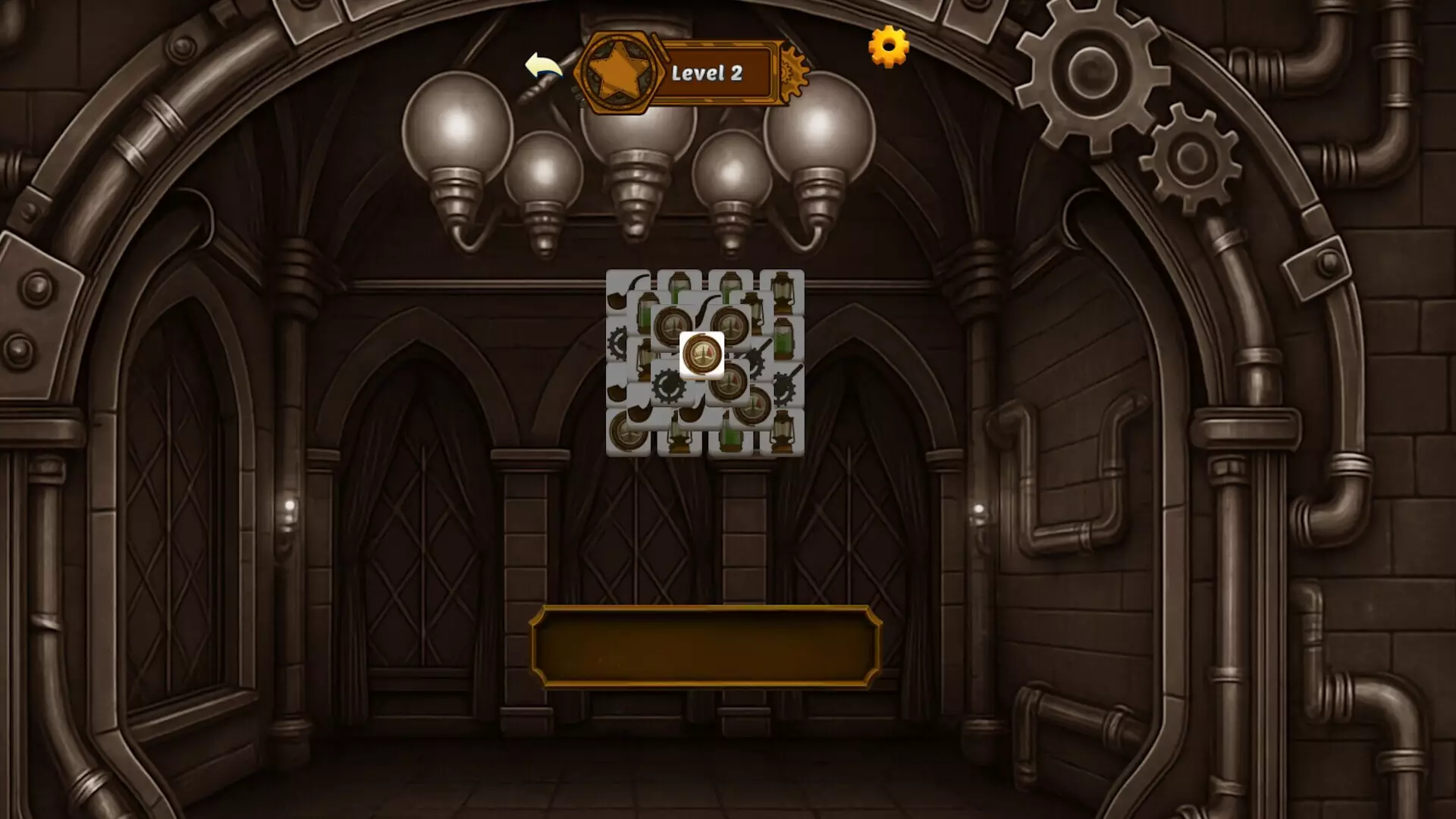Click the gear tile with the handle
Screen dimensions: 1456x819
(784, 386)
